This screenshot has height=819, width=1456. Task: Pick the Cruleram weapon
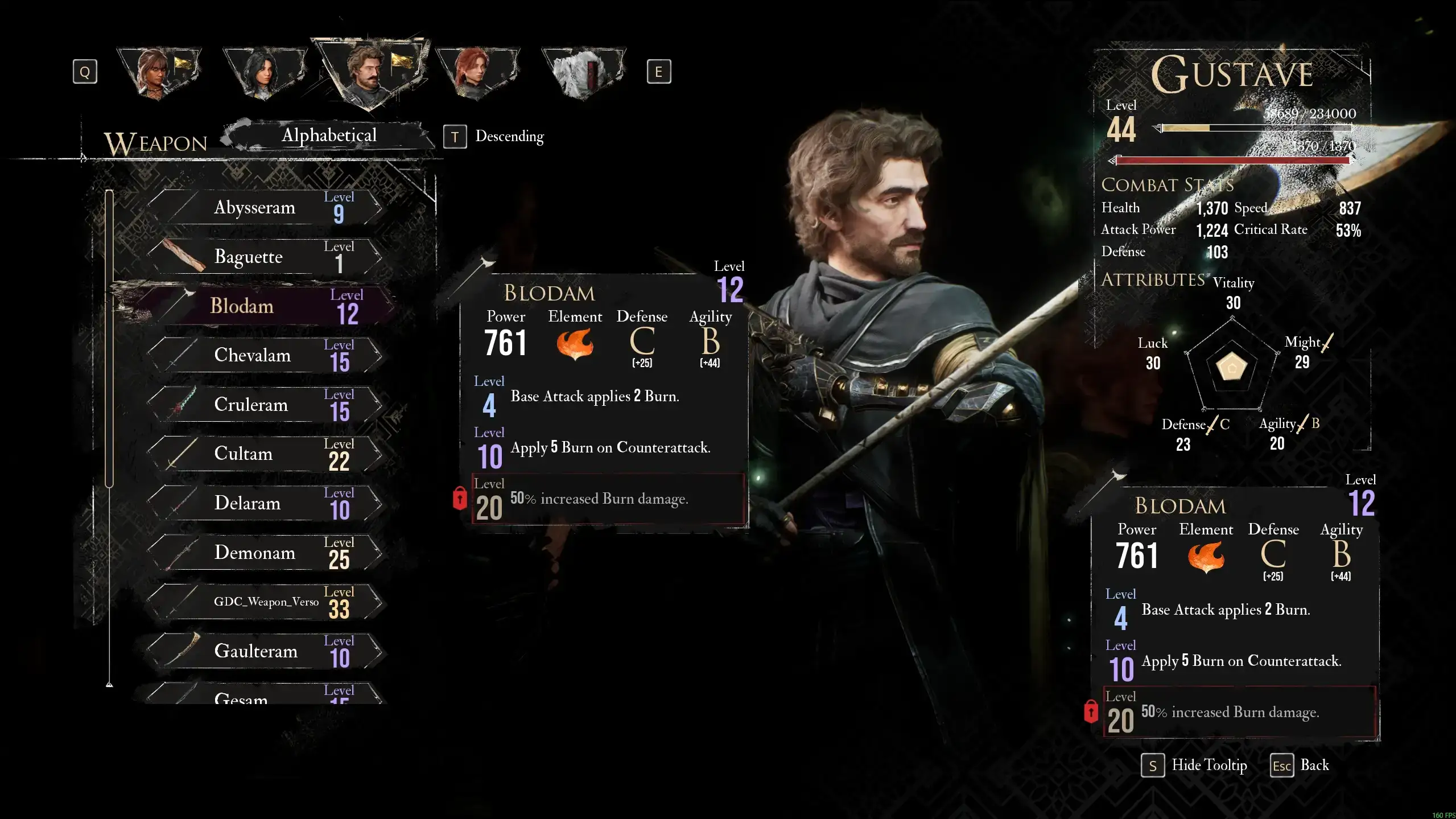[265, 405]
